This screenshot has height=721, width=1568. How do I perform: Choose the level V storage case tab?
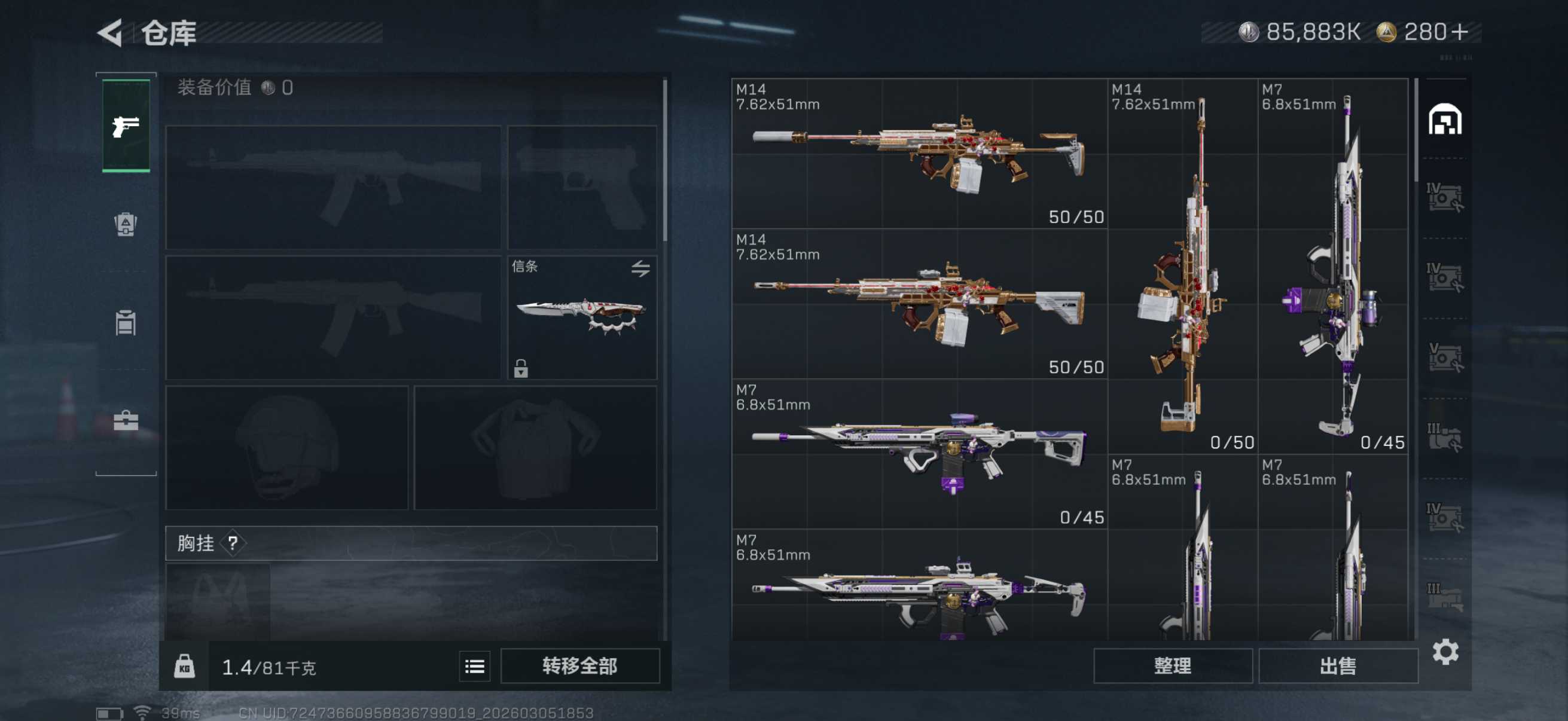click(1445, 357)
